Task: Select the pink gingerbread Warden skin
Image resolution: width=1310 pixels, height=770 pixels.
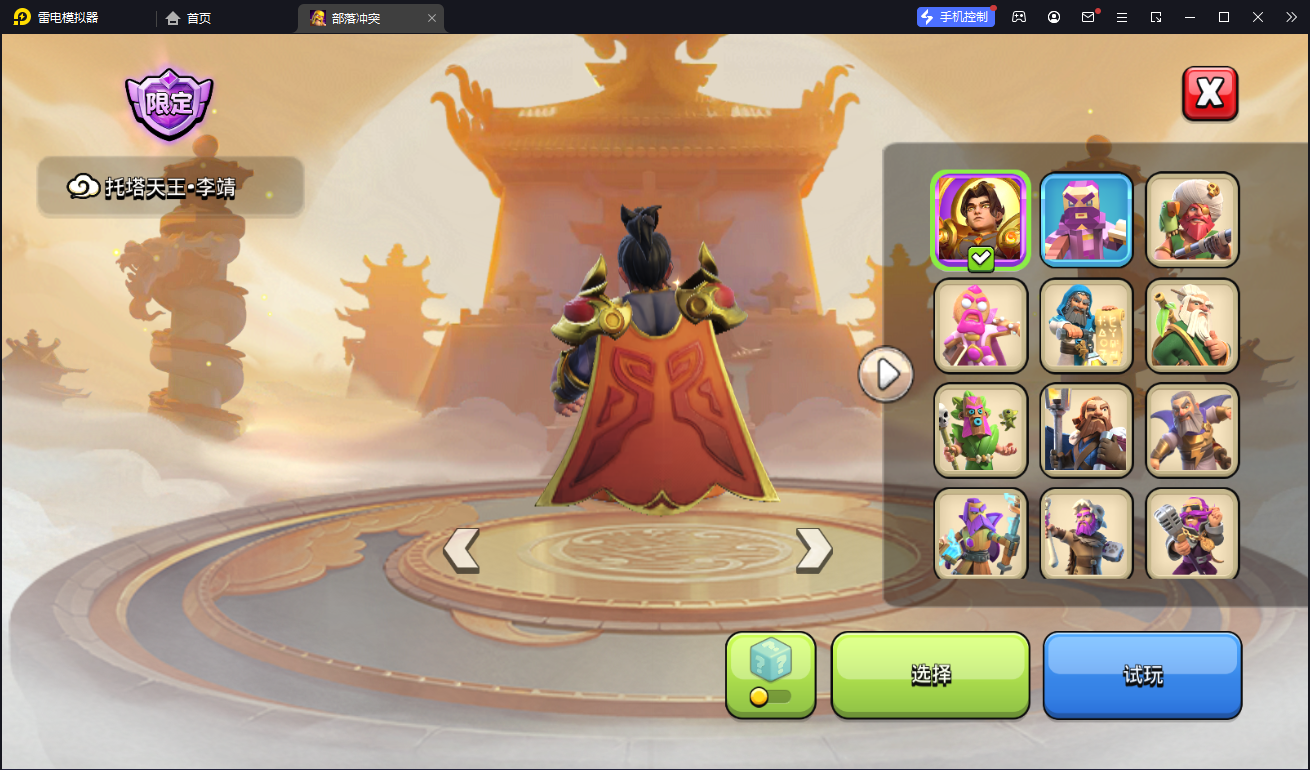Action: tap(980, 325)
